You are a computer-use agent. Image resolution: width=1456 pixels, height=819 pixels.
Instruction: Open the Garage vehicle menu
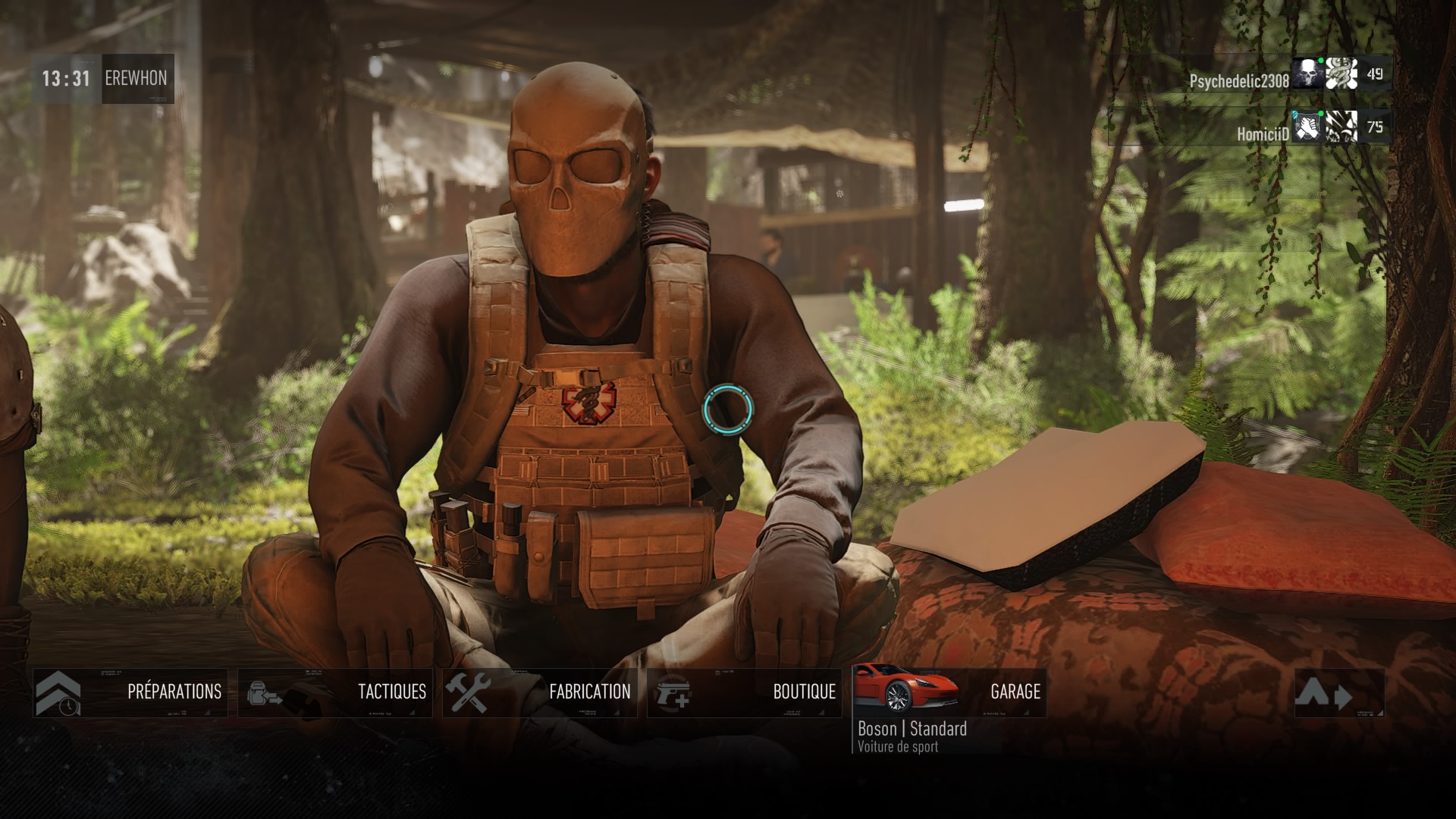[x=949, y=692]
